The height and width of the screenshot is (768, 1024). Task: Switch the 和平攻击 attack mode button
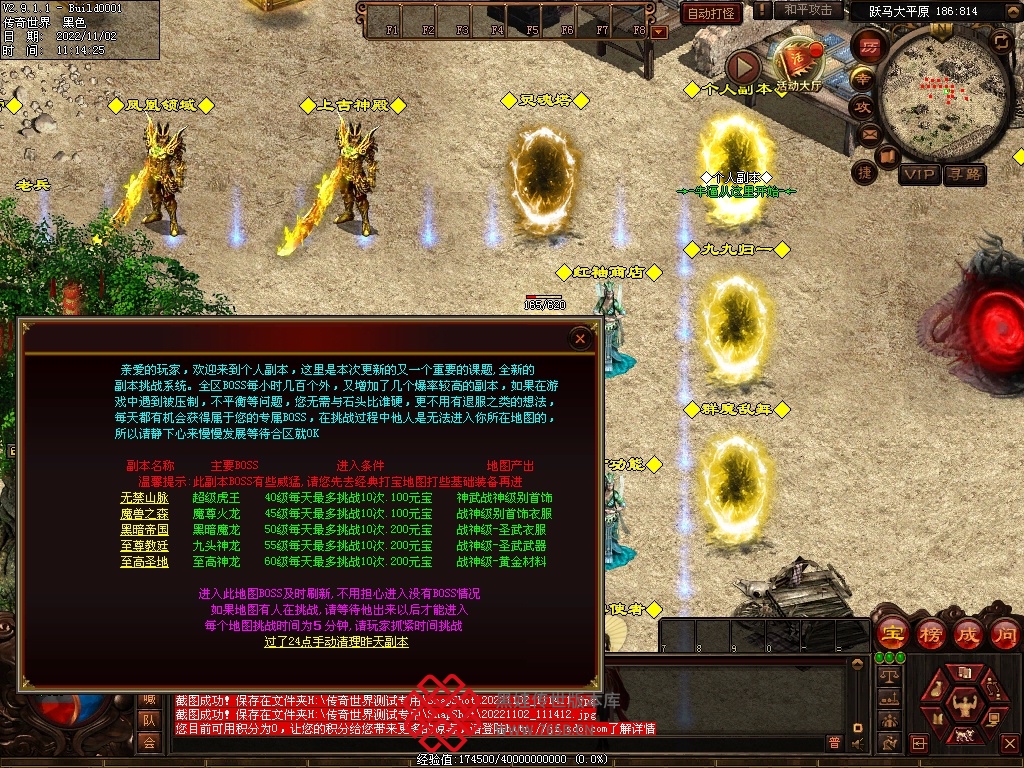tap(808, 10)
